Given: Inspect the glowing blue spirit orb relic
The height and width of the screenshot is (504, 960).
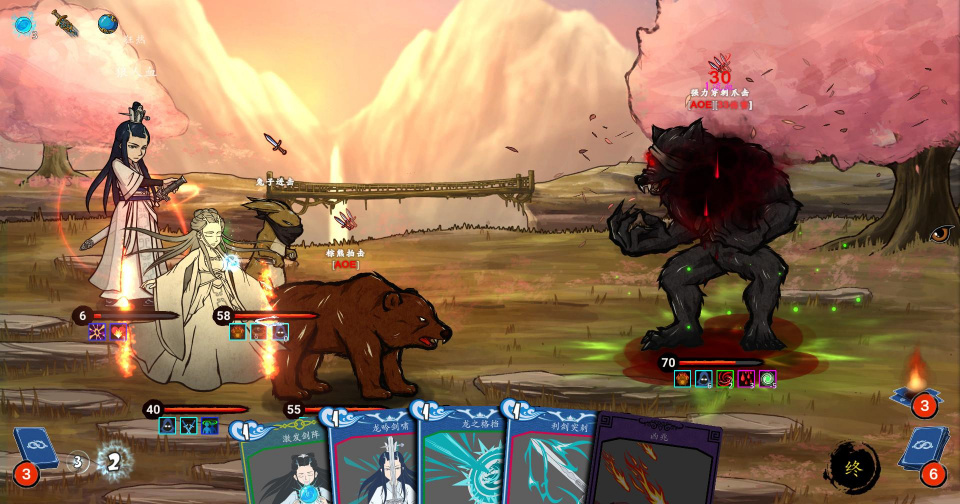Looking at the screenshot, I should 22,25.
